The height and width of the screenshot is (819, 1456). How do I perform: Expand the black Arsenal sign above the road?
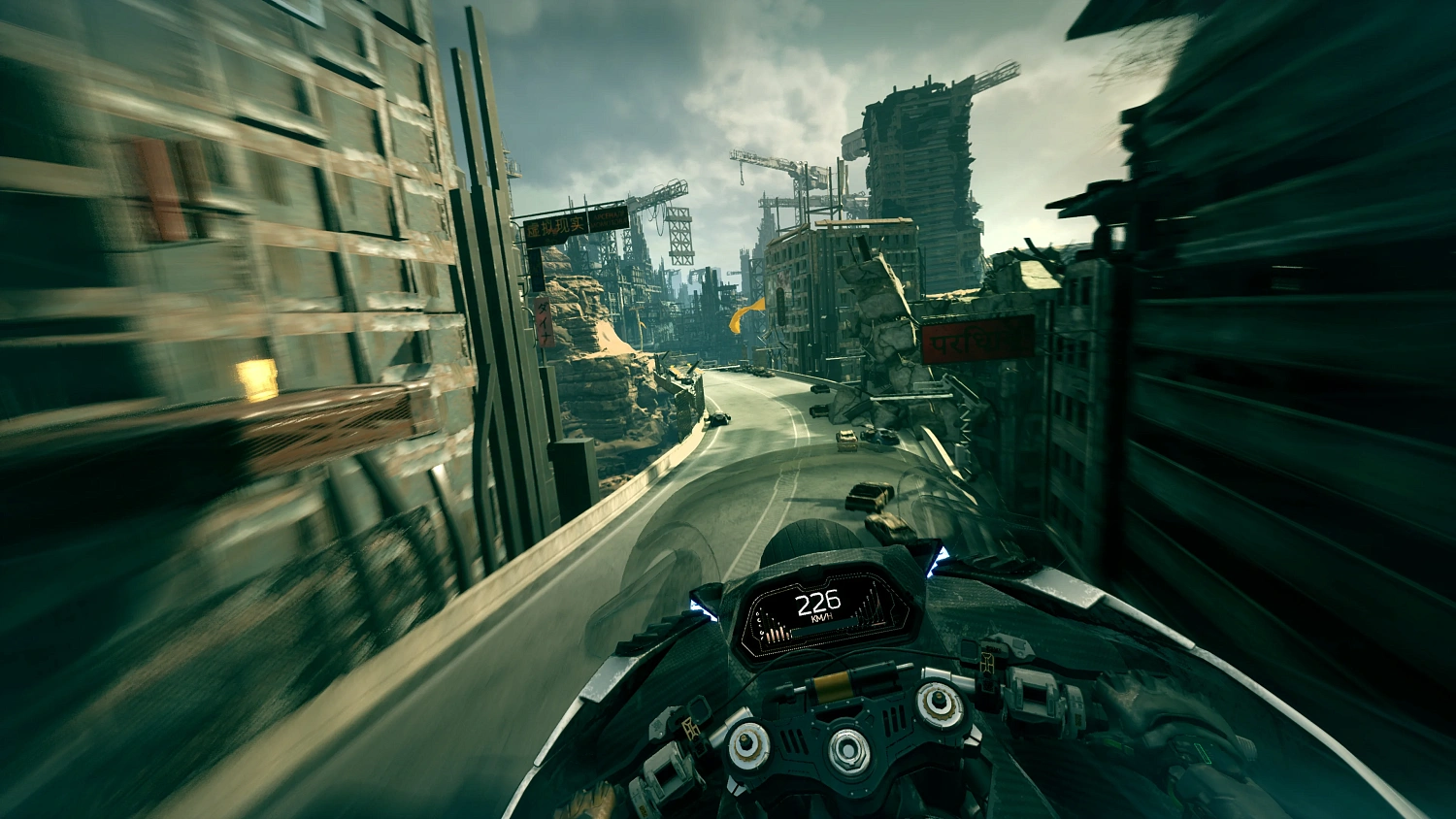[608, 218]
